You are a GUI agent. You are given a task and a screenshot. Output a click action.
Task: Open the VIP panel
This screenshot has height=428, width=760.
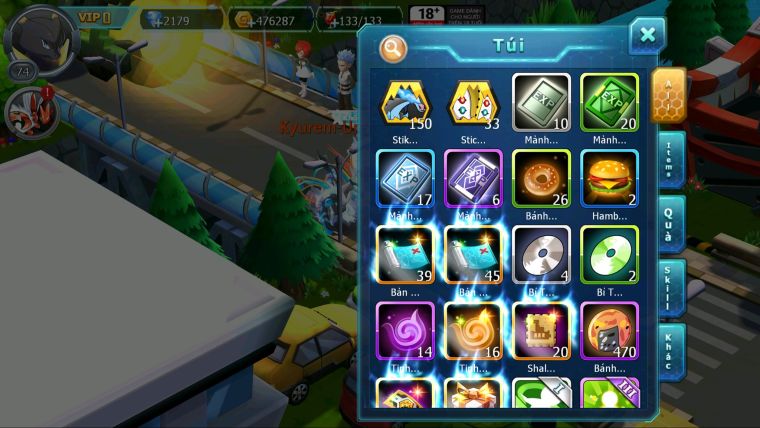(x=97, y=17)
